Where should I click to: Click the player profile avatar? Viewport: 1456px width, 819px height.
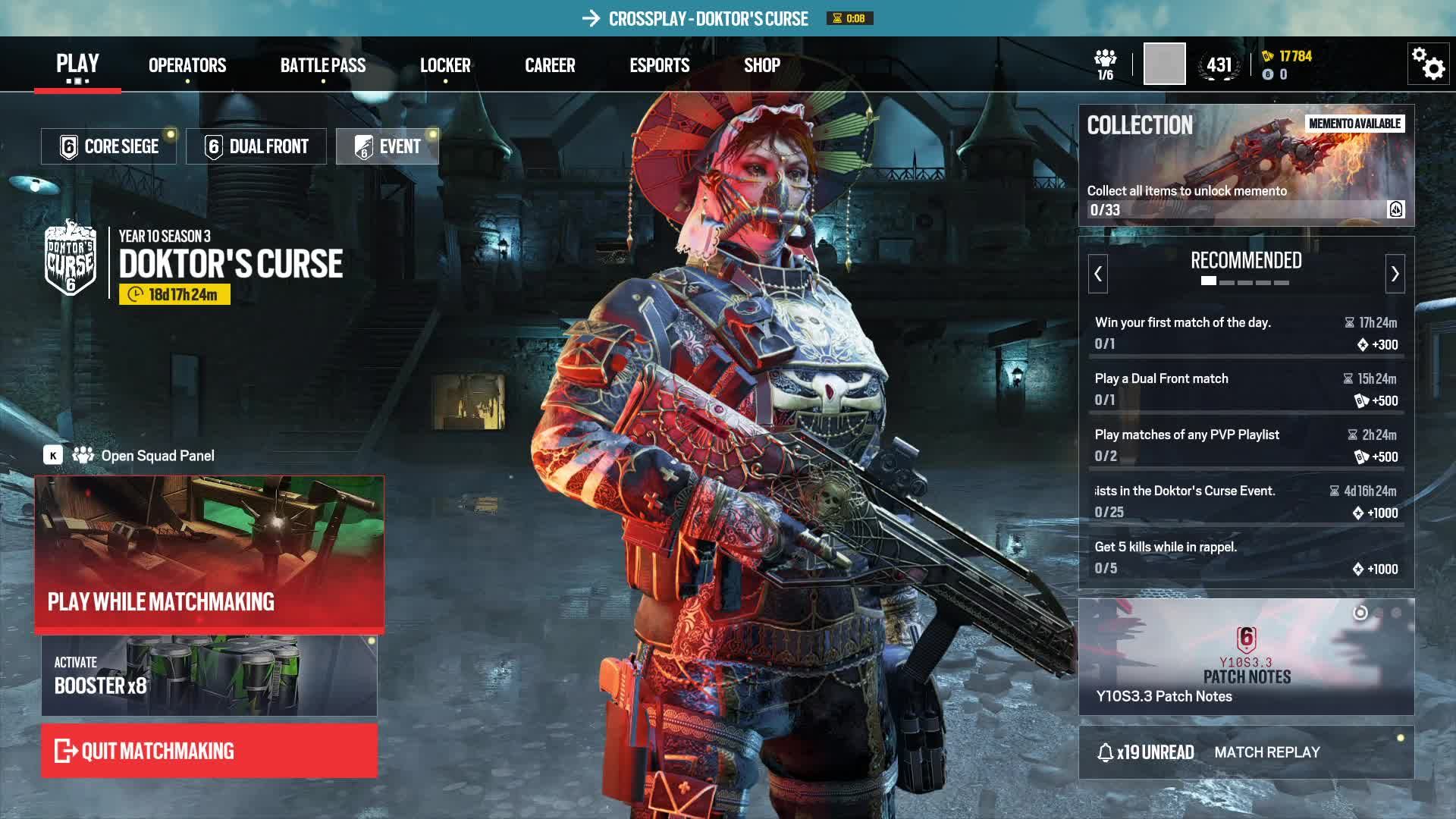pos(1164,64)
